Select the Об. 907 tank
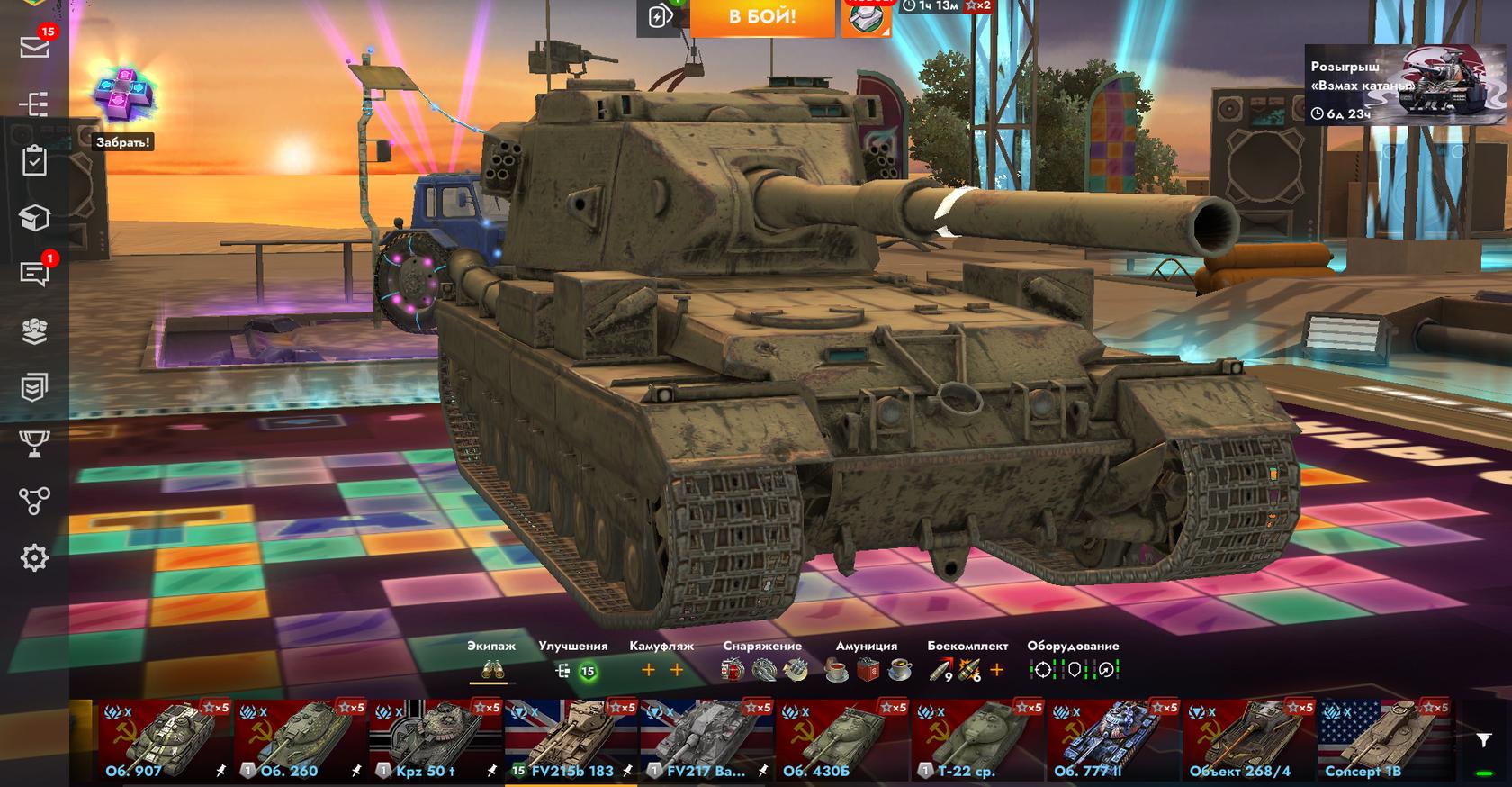The image size is (1512, 787). click(162, 740)
